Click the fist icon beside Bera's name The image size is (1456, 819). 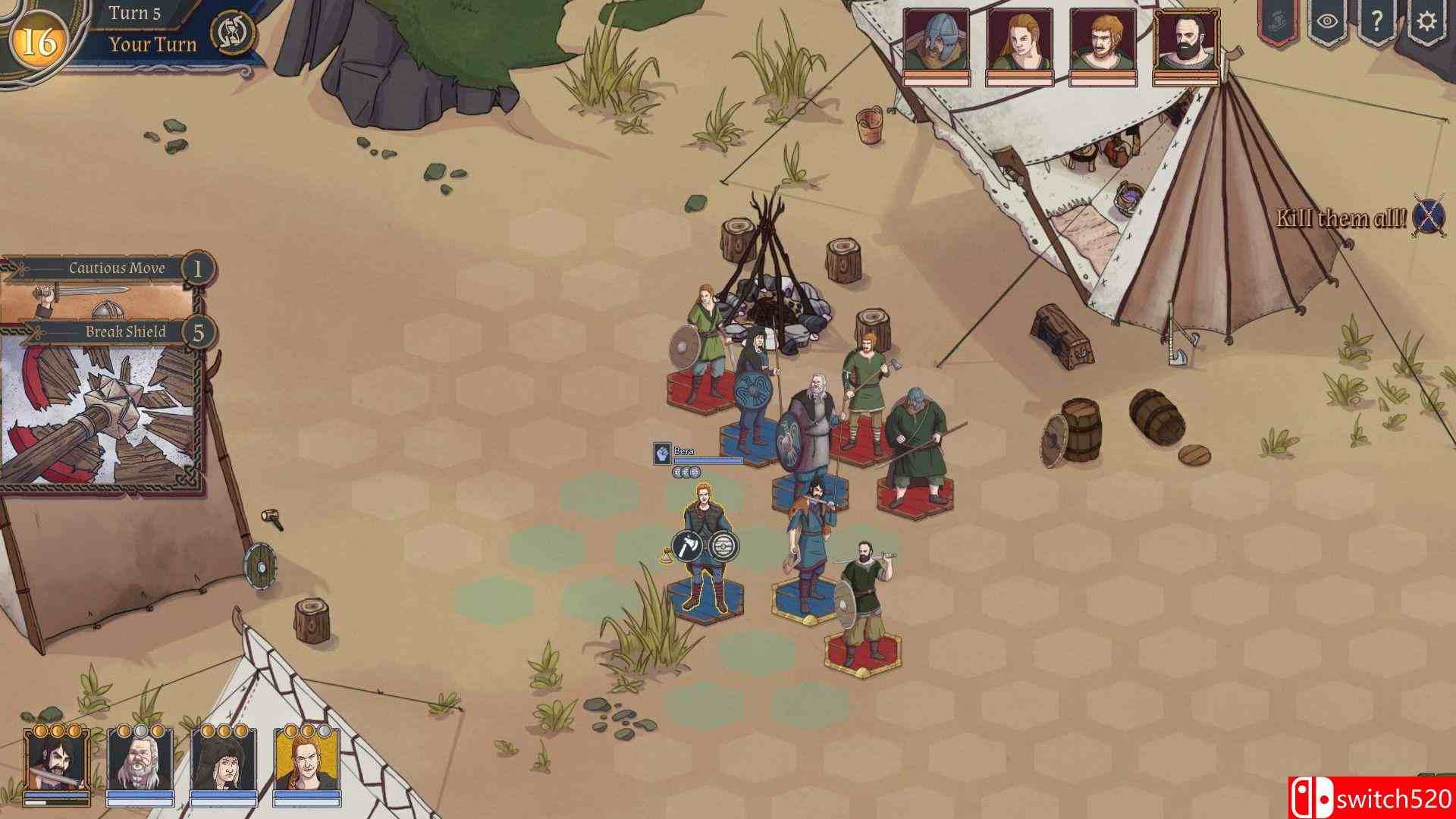[661, 453]
